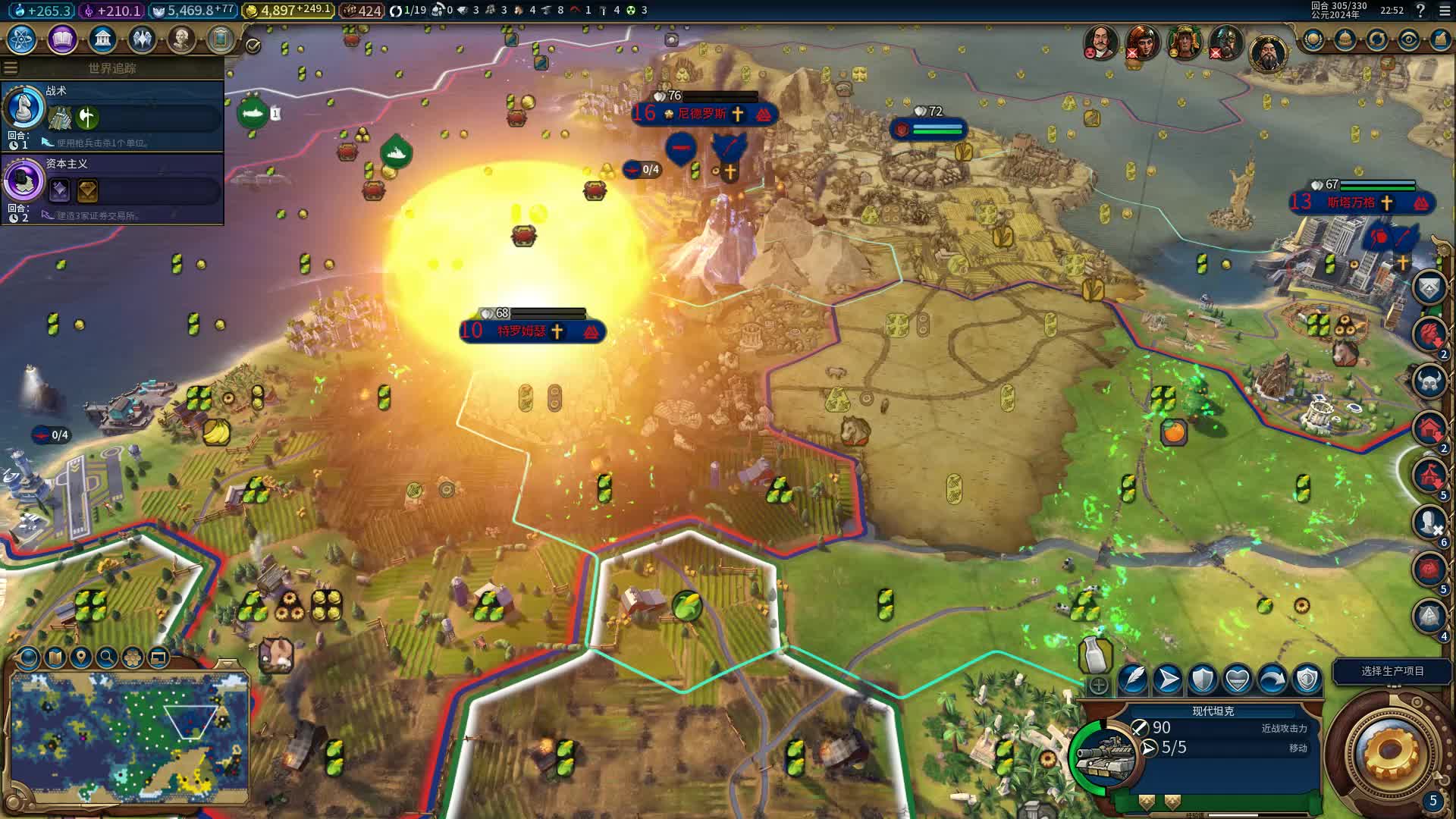Open the civics tree book icon

coord(62,39)
